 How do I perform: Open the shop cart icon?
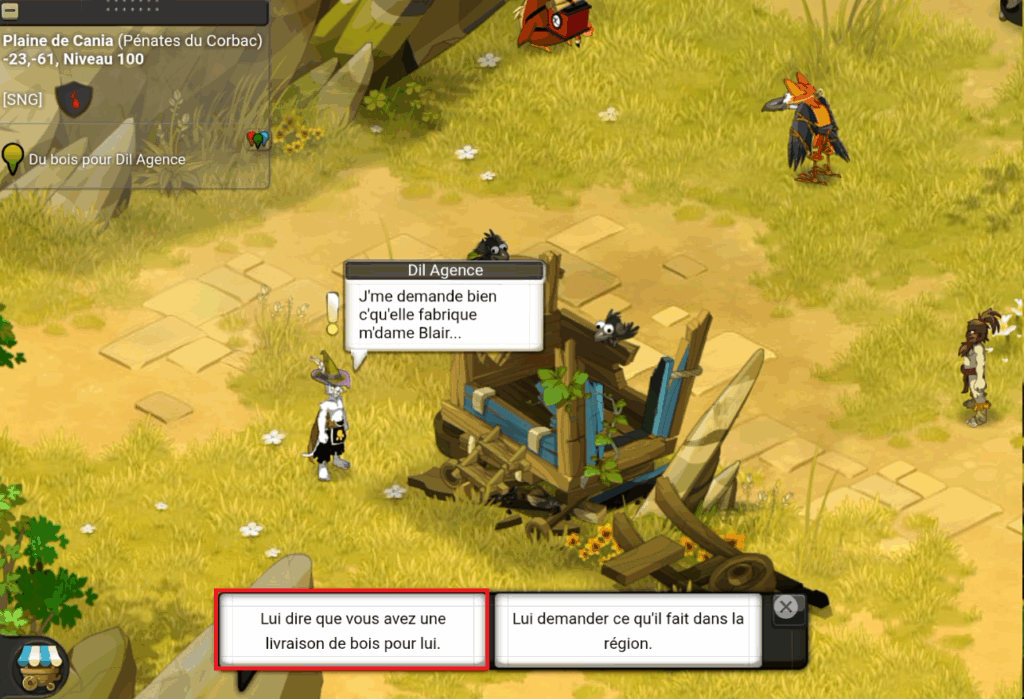click(x=38, y=665)
